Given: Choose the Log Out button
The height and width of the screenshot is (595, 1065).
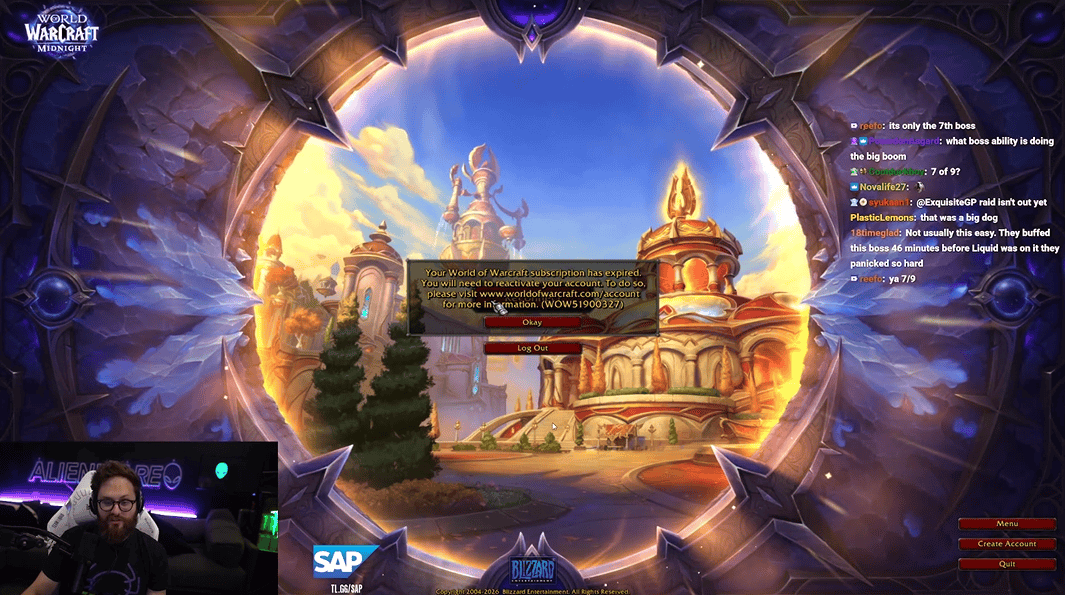Looking at the screenshot, I should pyautogui.click(x=532, y=348).
